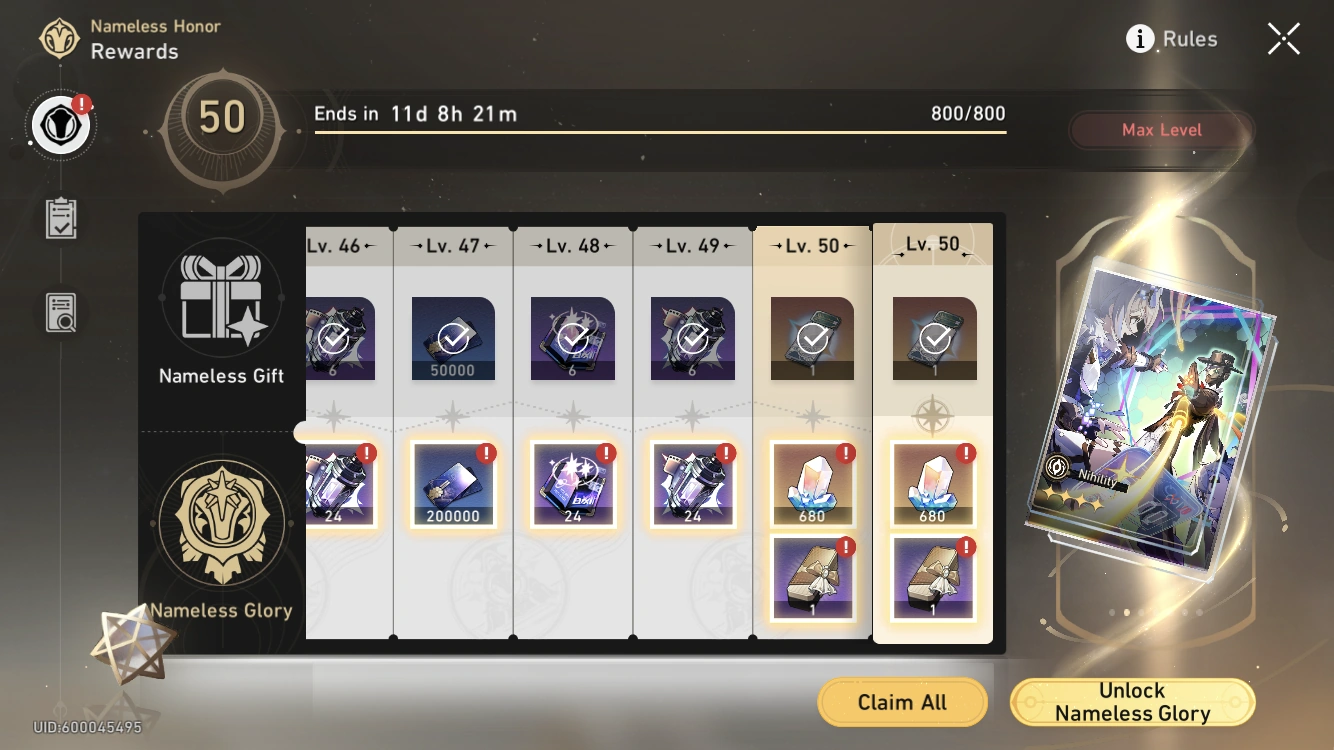Claim the gift box reward under Lv. 50

(x=812, y=578)
